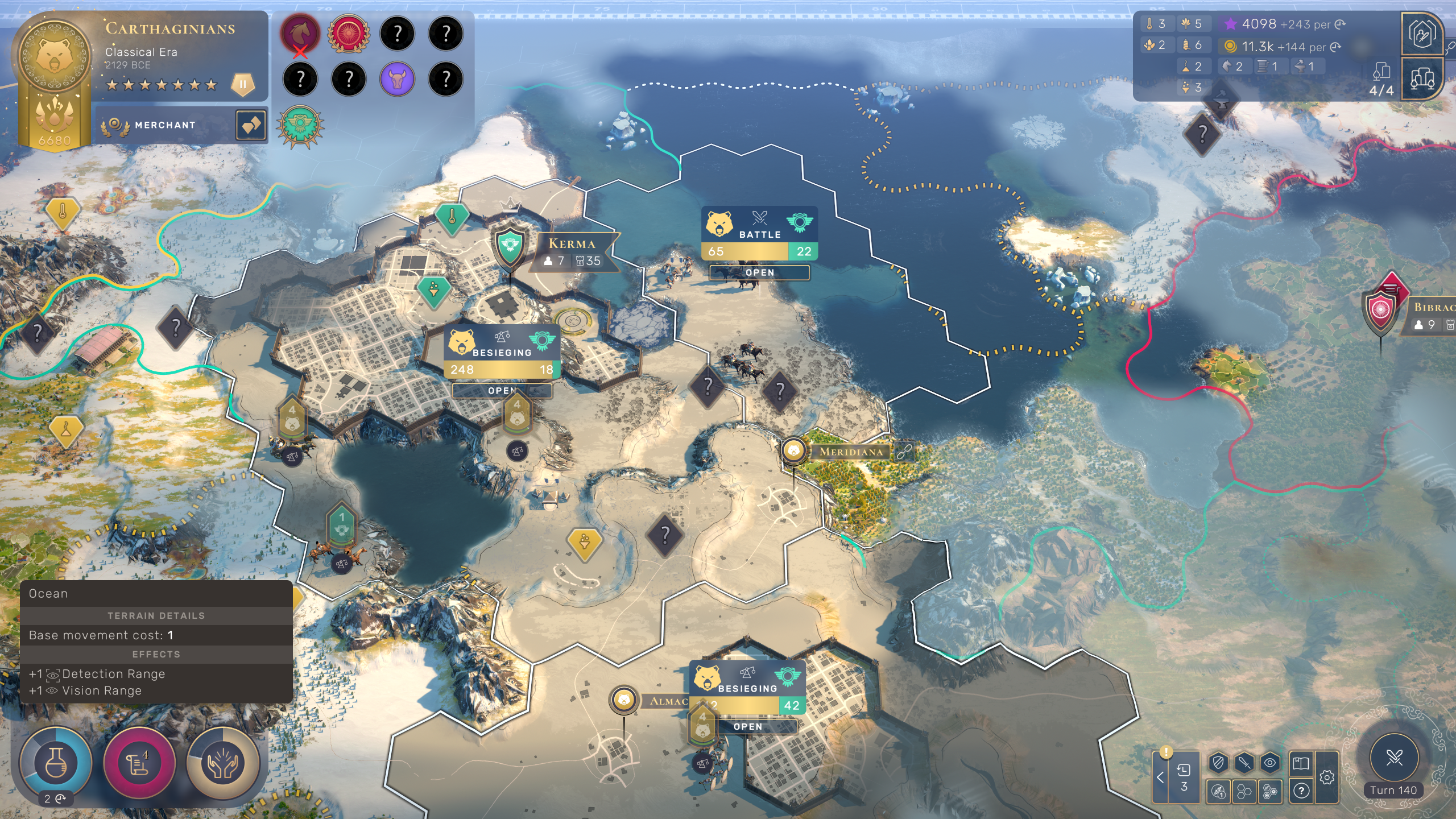Select the purple bull empire icon

pos(397,78)
